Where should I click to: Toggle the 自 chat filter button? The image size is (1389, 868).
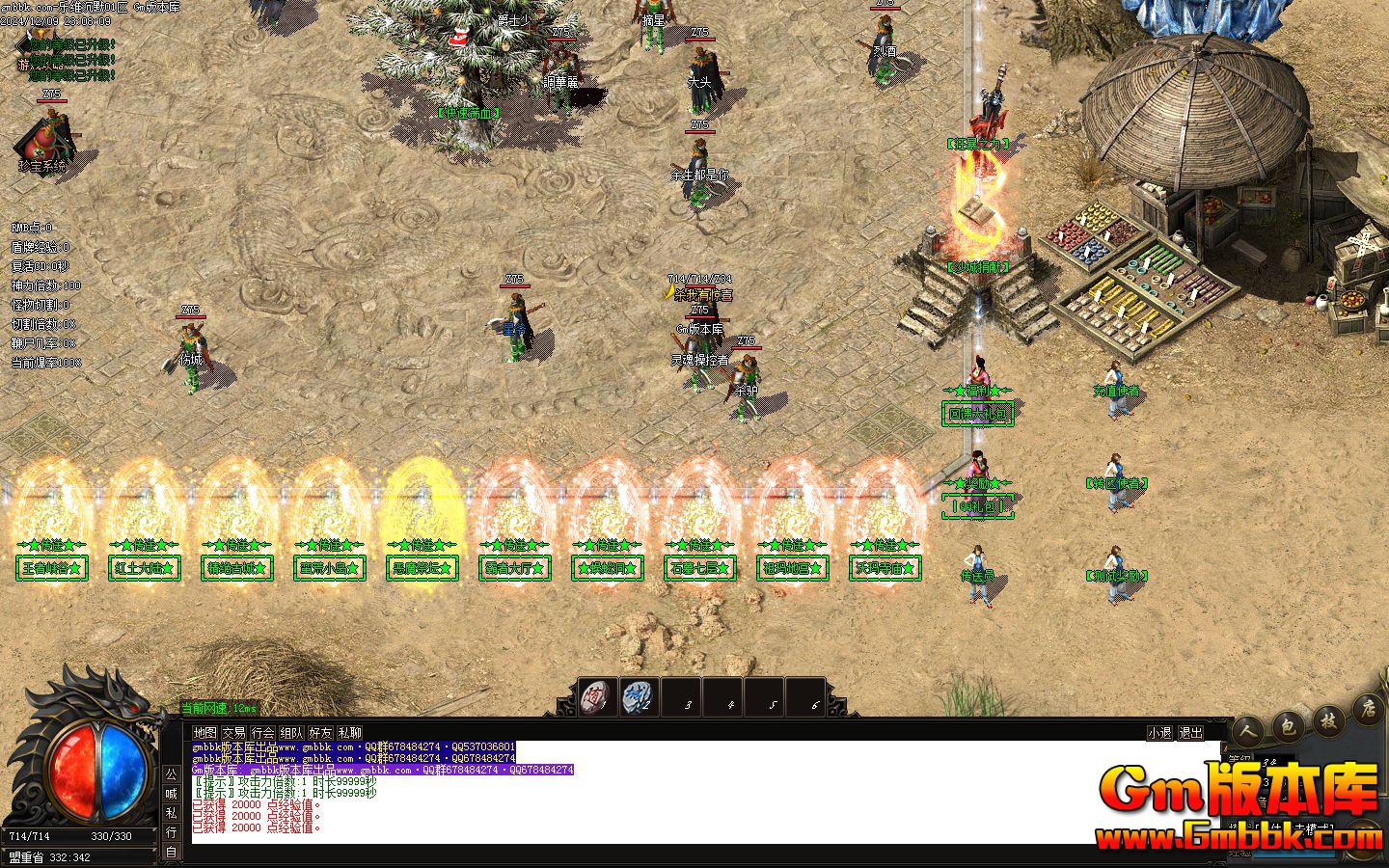tap(171, 852)
